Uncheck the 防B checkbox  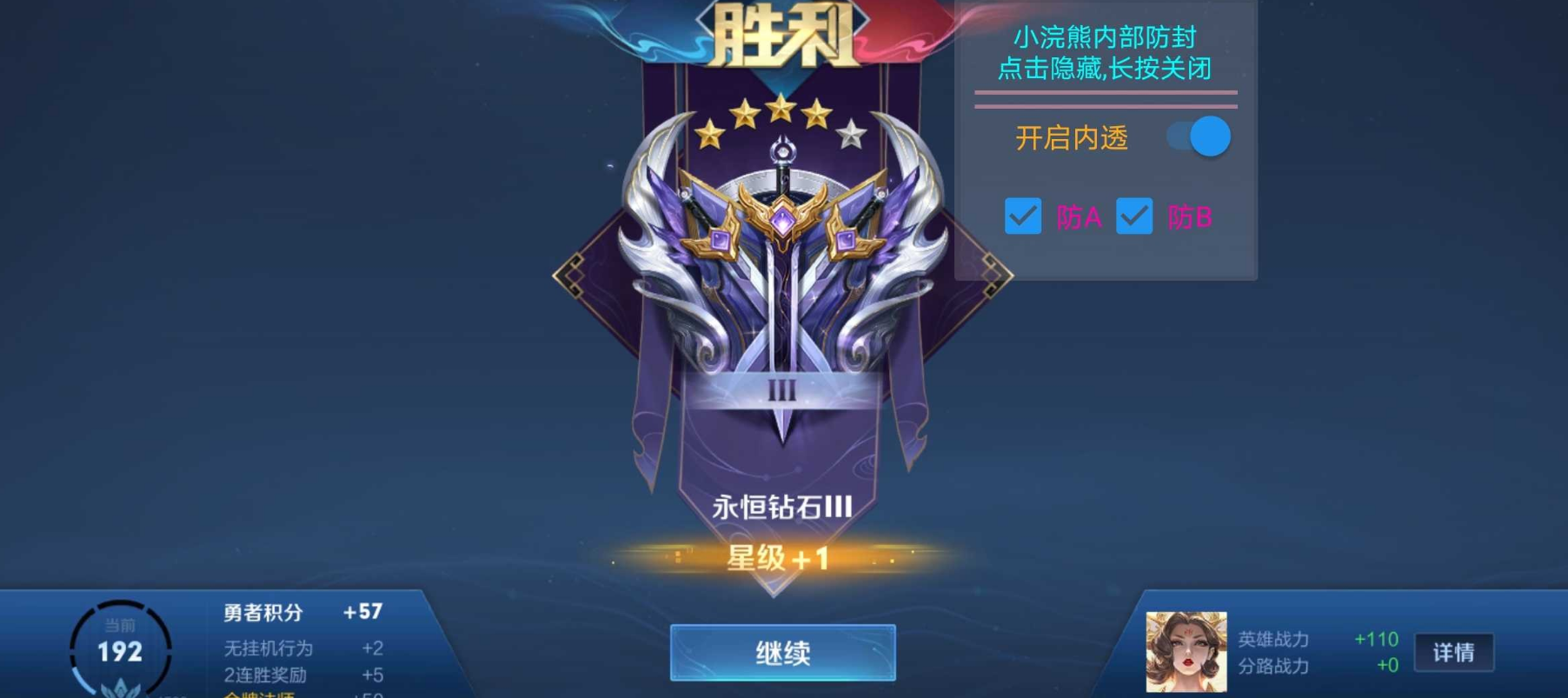point(1133,216)
